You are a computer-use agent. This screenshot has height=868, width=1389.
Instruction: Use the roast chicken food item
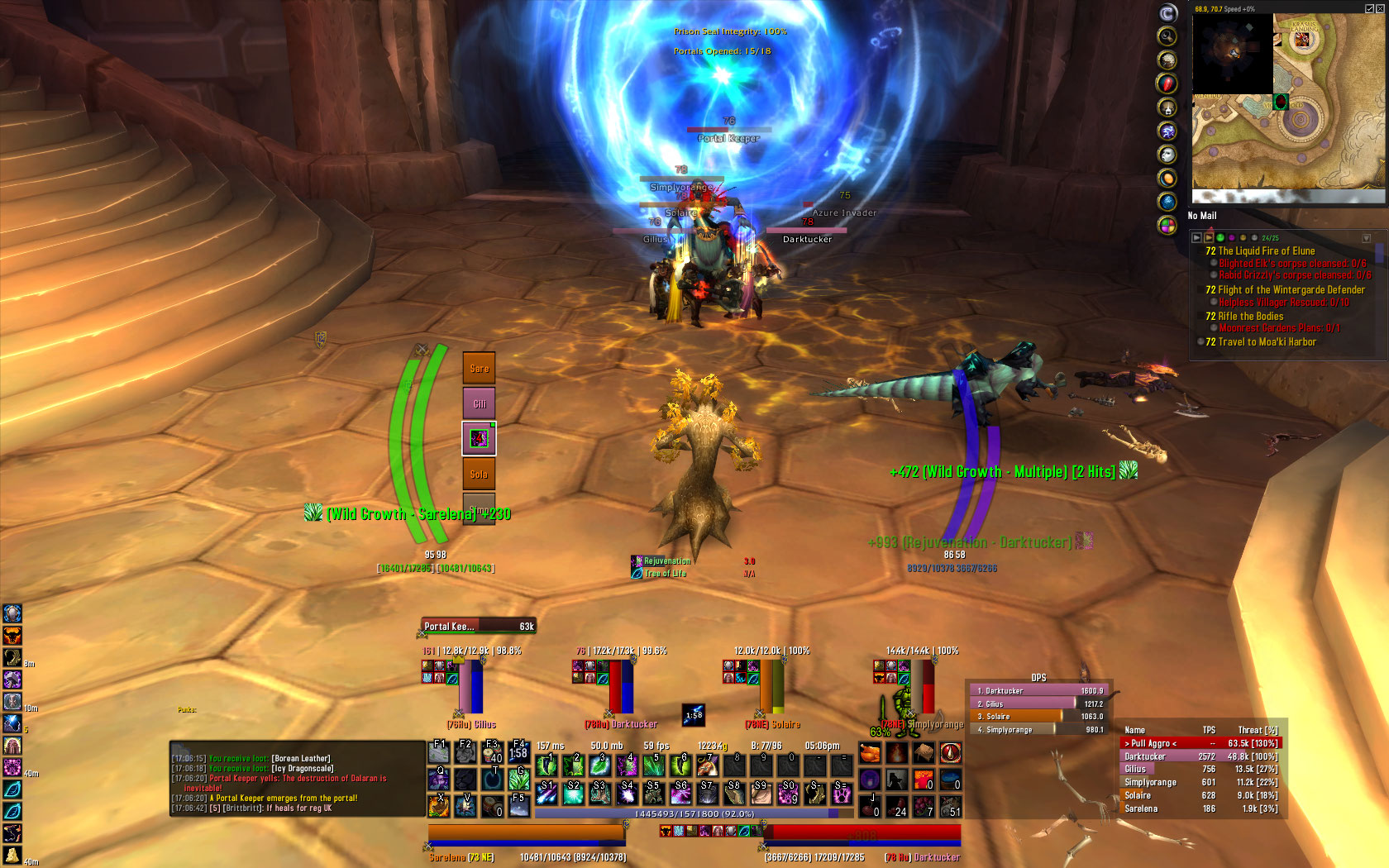(x=870, y=753)
